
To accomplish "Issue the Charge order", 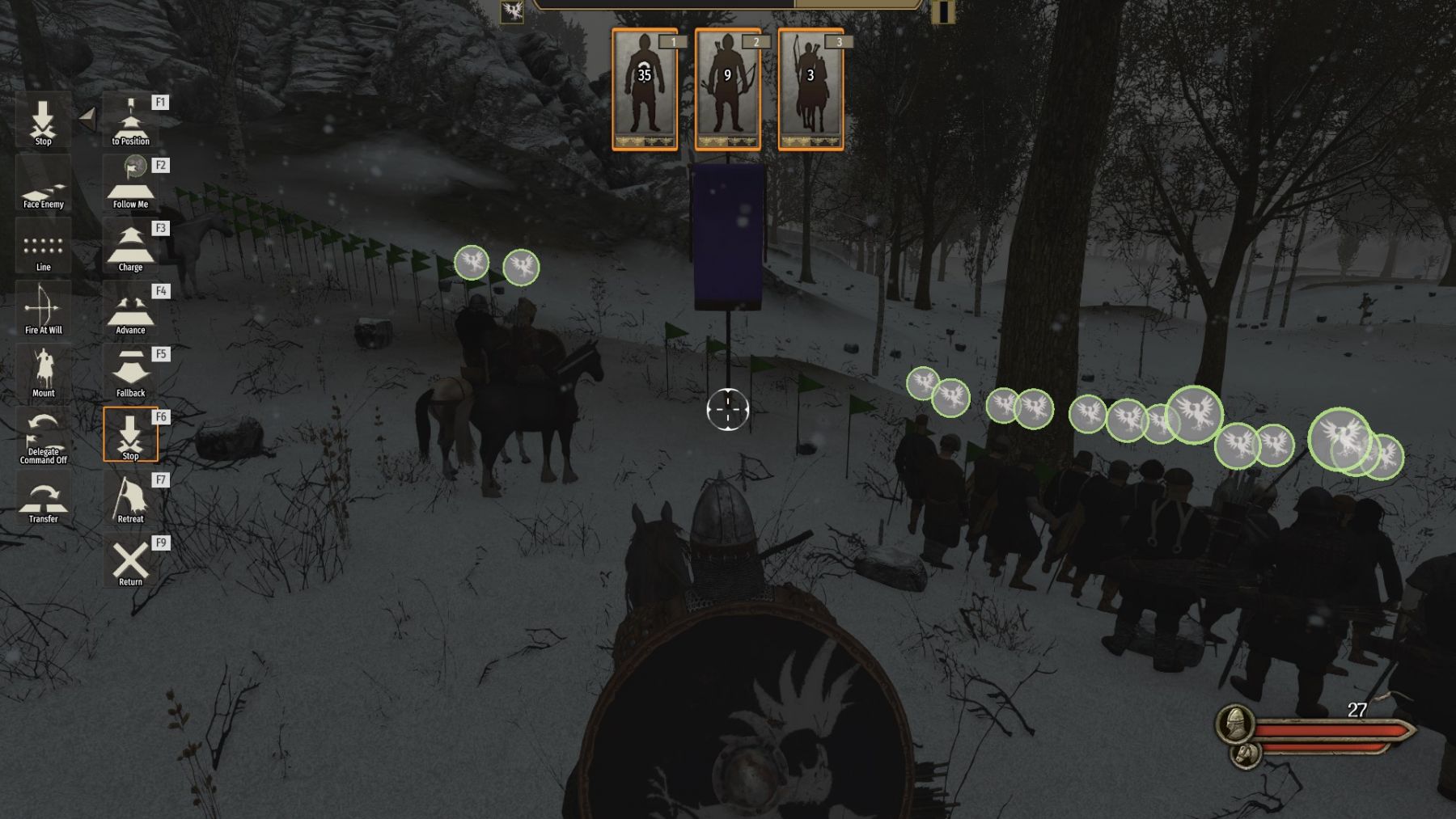I will 130,248.
